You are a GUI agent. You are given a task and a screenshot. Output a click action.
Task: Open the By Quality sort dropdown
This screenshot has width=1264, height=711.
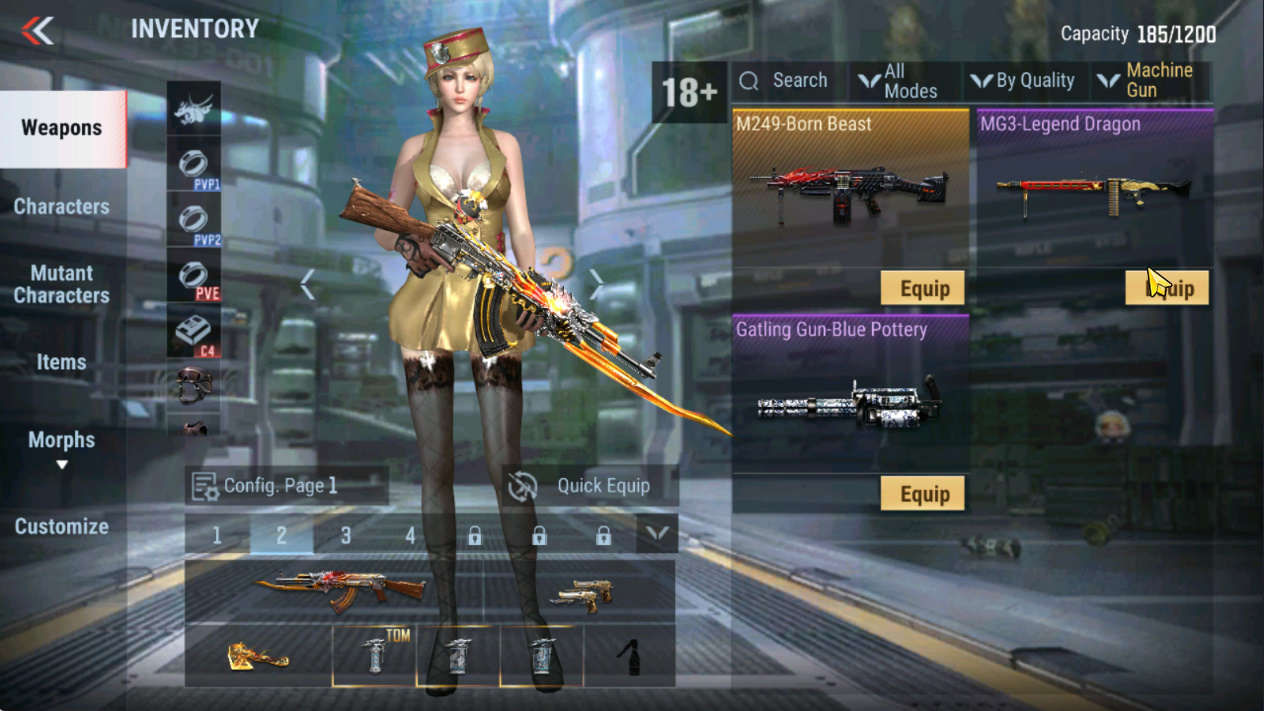pos(1023,81)
